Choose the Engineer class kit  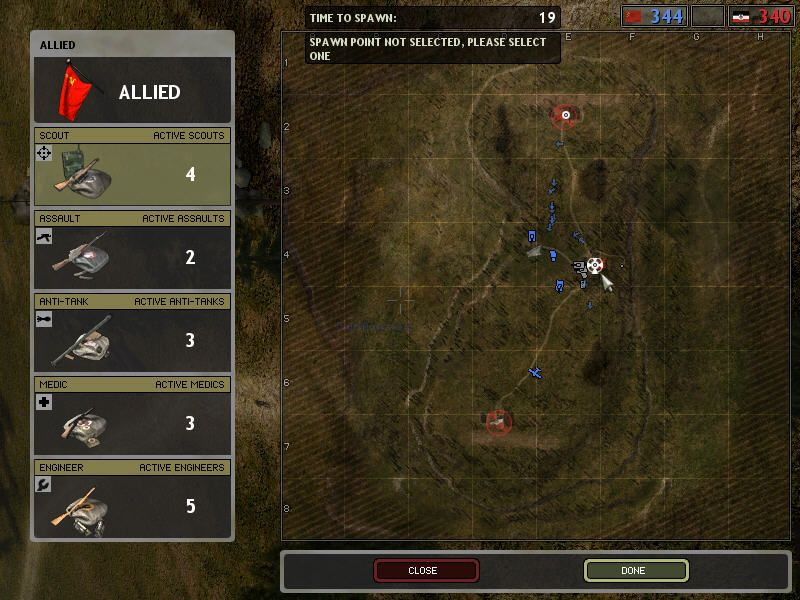tap(132, 506)
